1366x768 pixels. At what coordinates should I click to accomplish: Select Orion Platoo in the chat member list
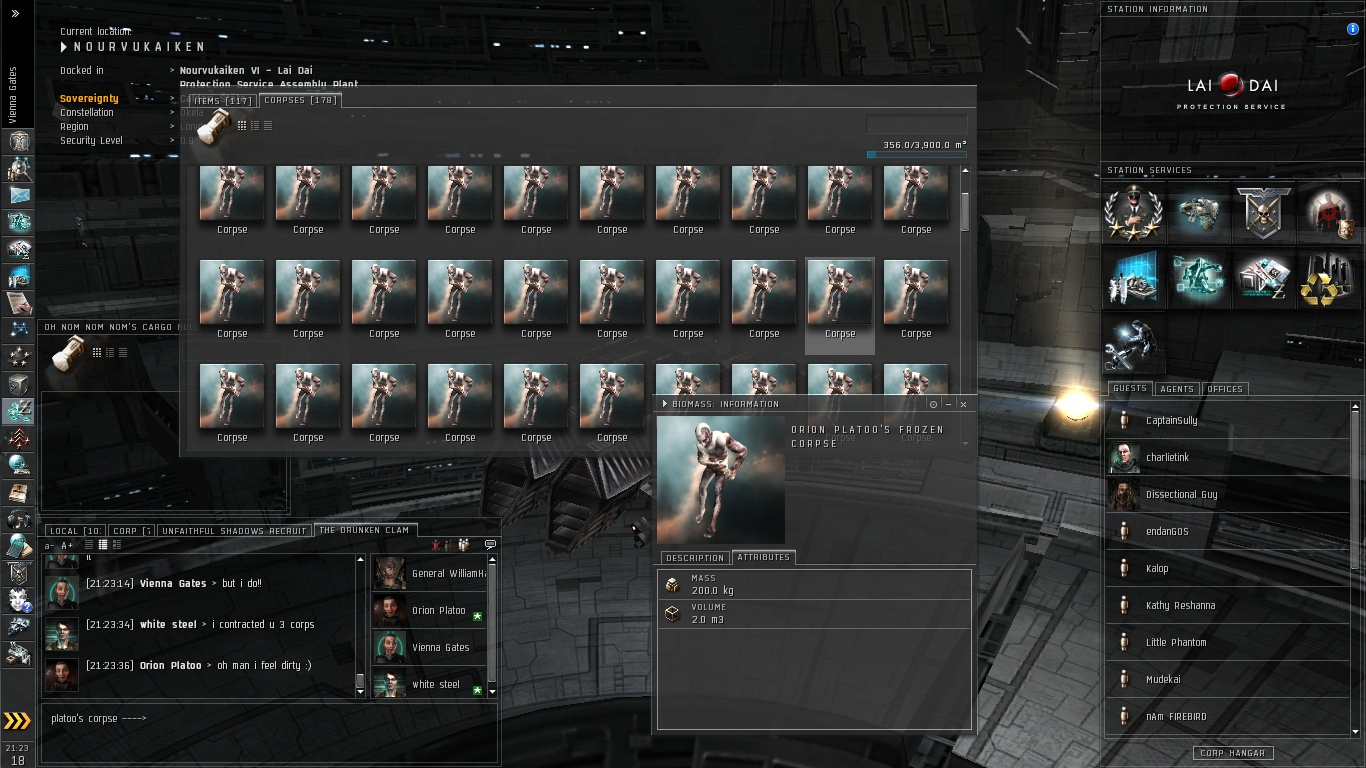click(x=438, y=611)
